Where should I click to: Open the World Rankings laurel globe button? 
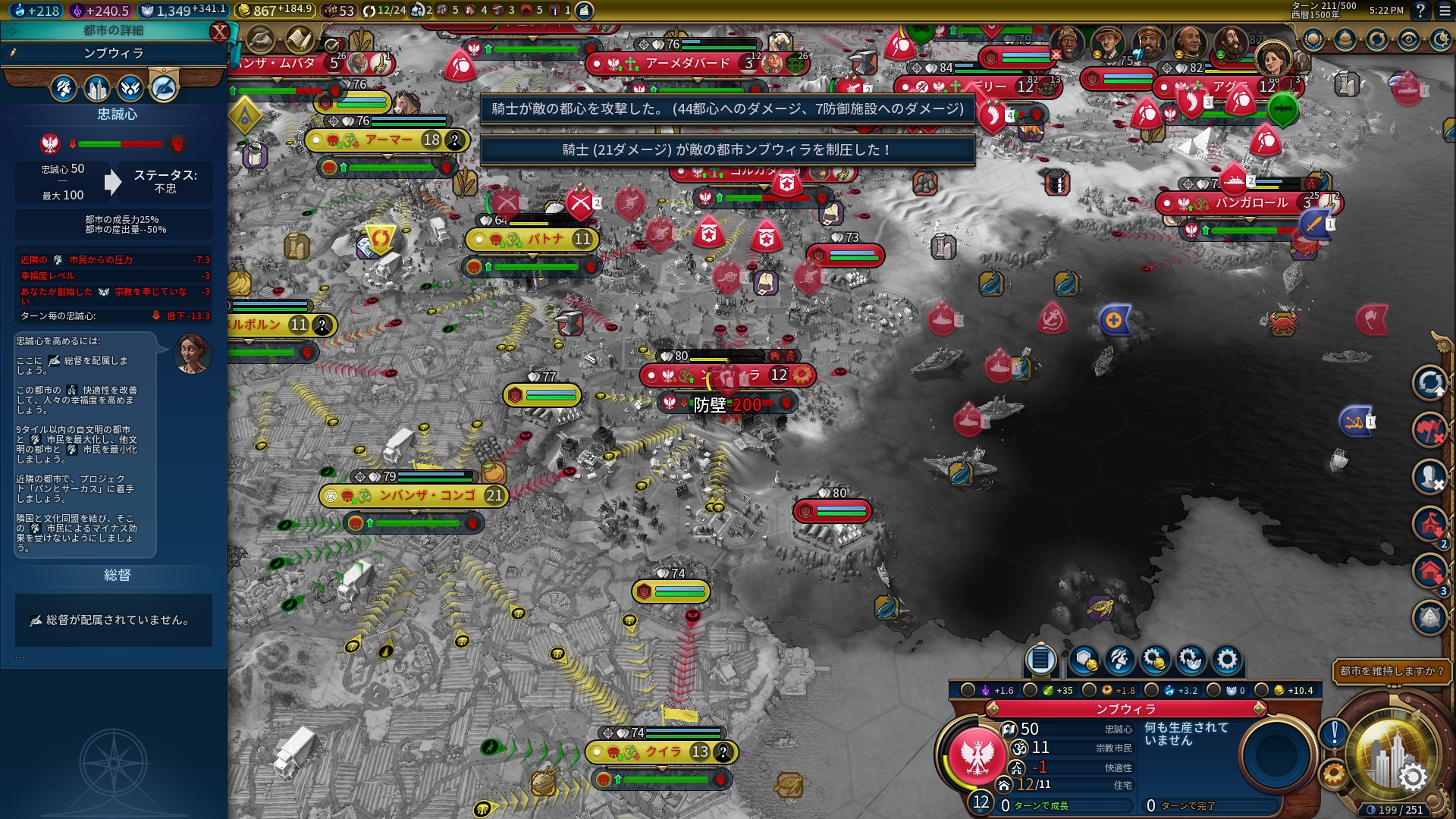tap(1313, 39)
